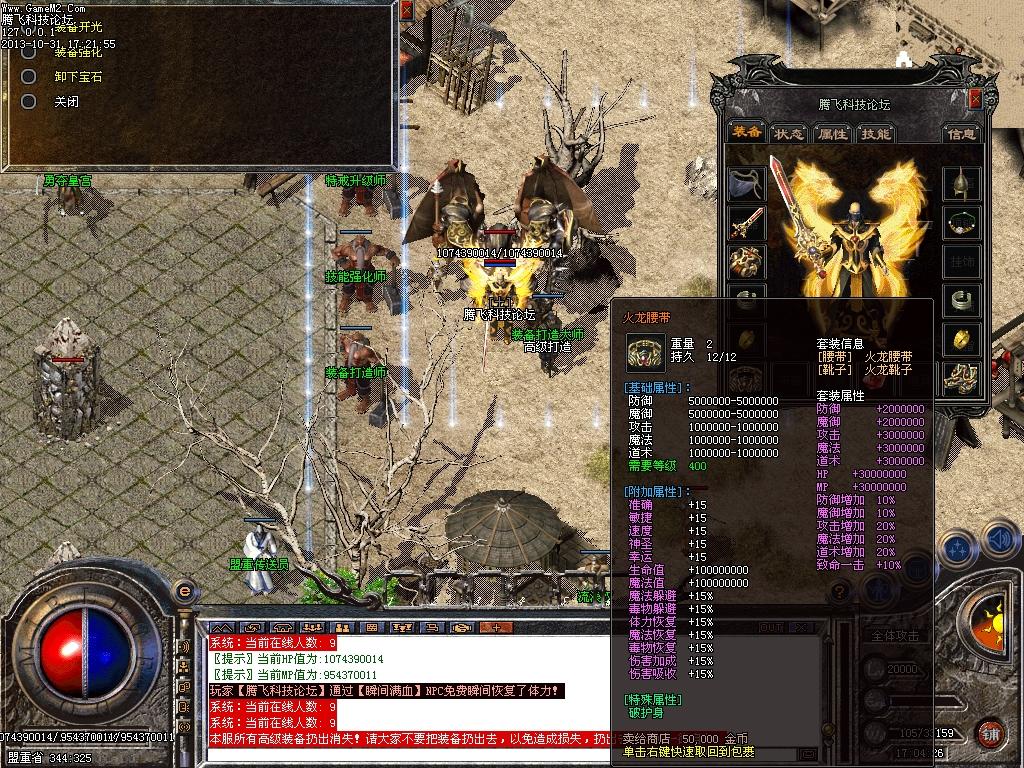Choose 关闭 in the NPC dialogue
Viewport: 1024px width, 768px height.
(66, 102)
